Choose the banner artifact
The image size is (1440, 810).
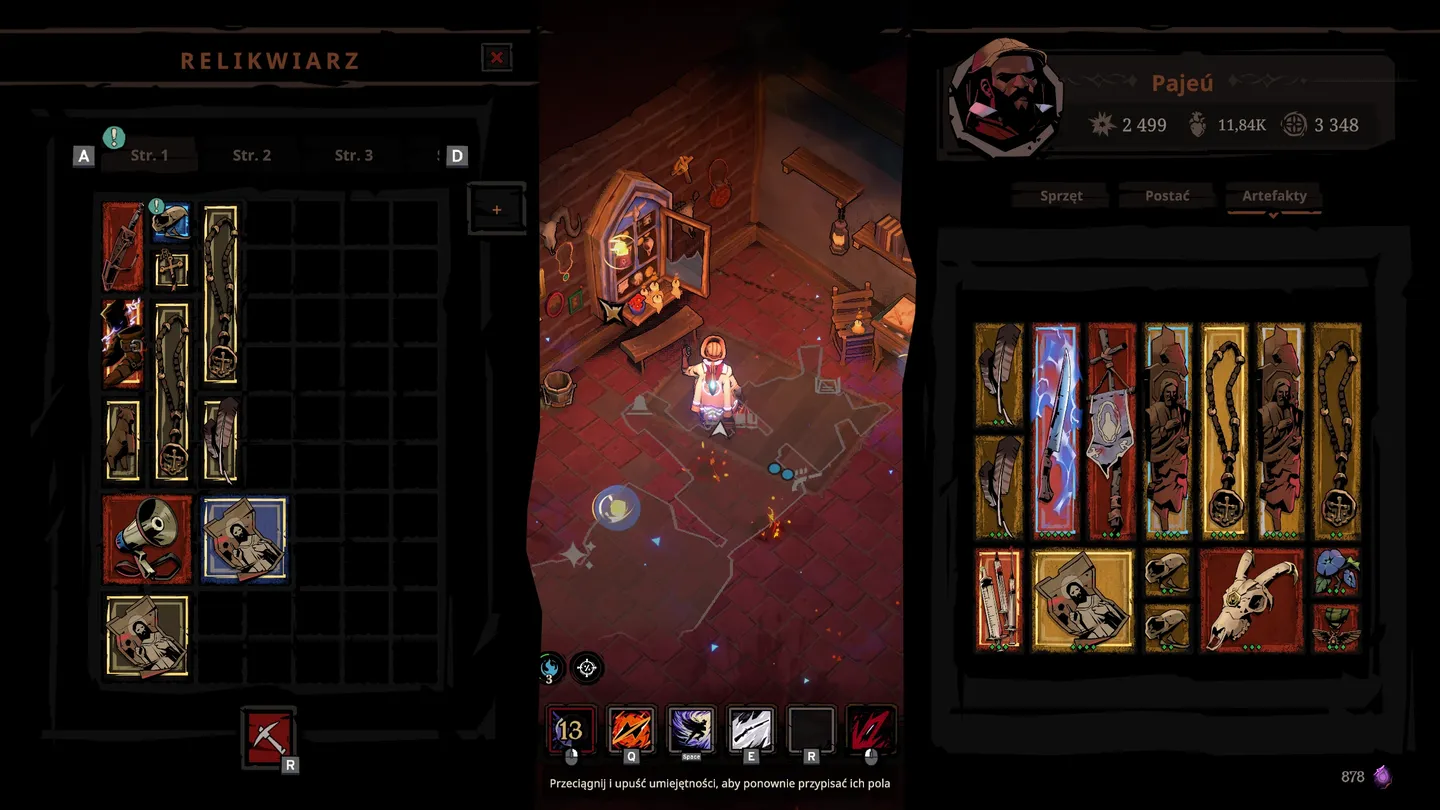coord(1111,430)
